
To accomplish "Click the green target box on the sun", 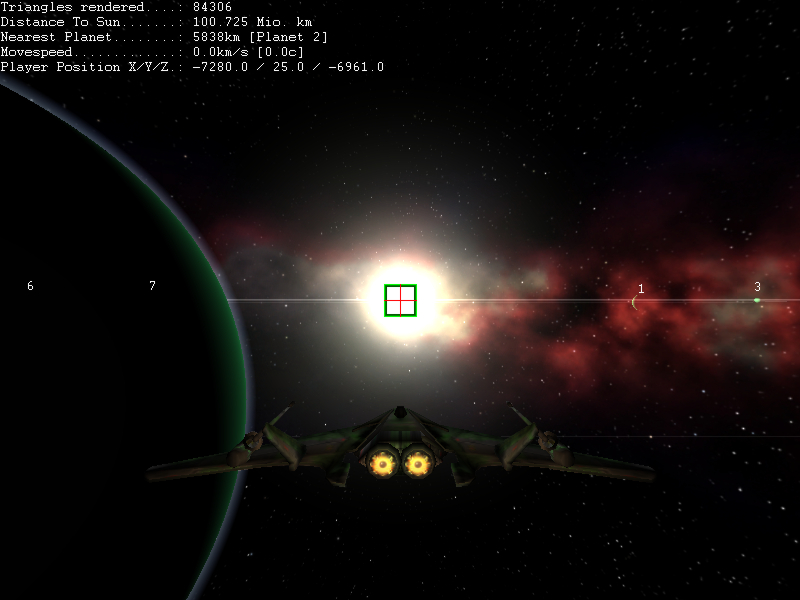I will point(400,300).
